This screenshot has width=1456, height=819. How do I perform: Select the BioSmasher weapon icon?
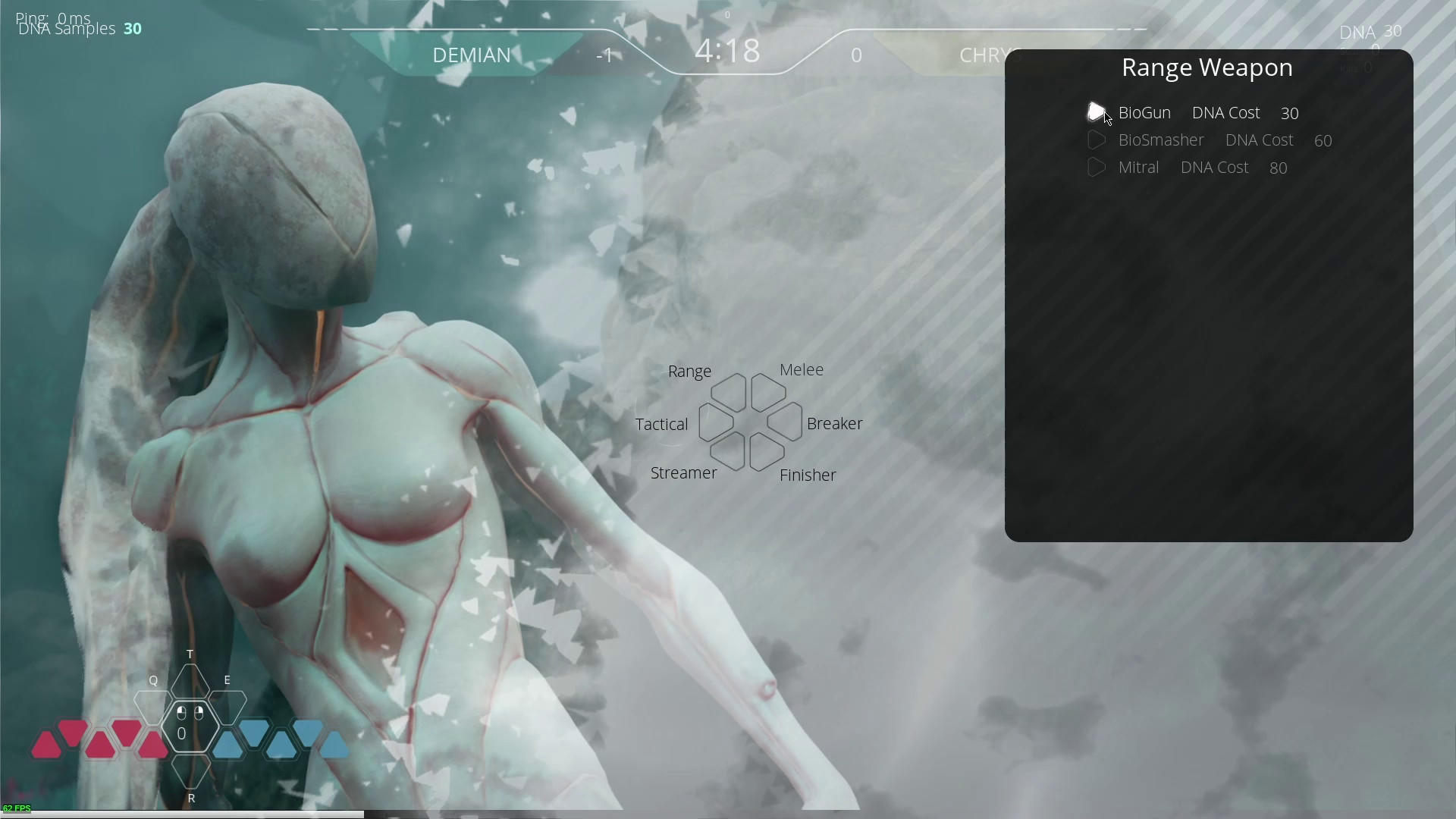coord(1098,140)
